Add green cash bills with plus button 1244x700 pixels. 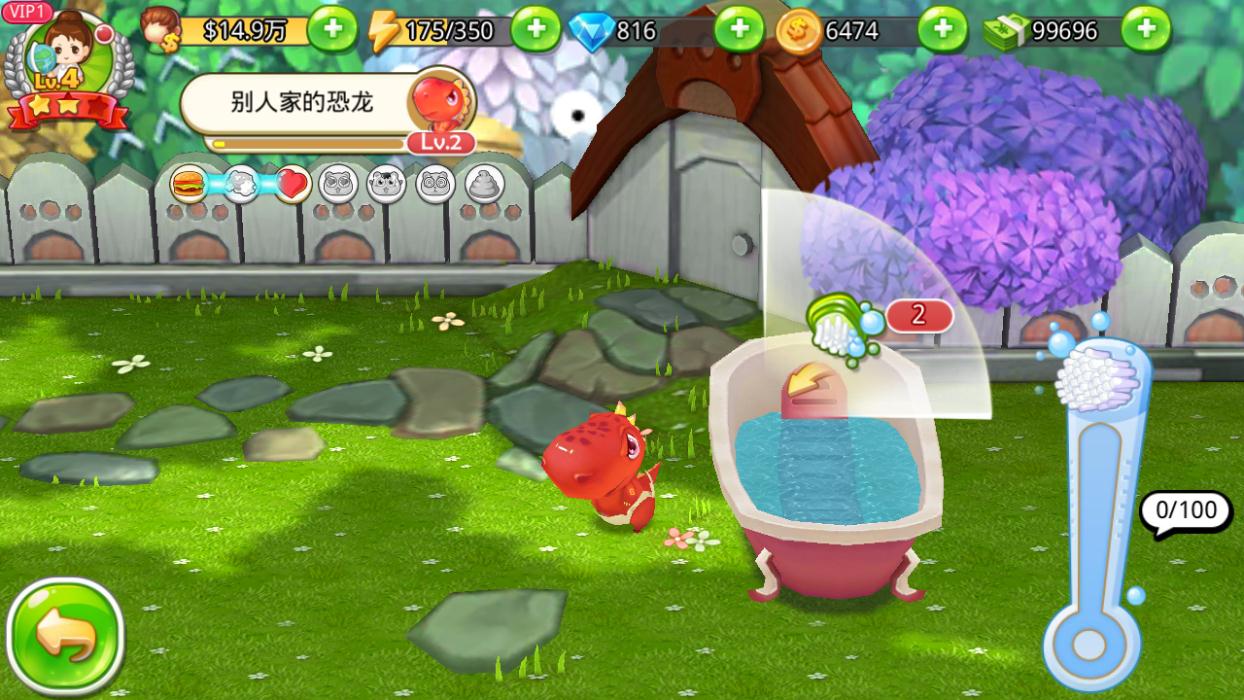(x=1146, y=30)
